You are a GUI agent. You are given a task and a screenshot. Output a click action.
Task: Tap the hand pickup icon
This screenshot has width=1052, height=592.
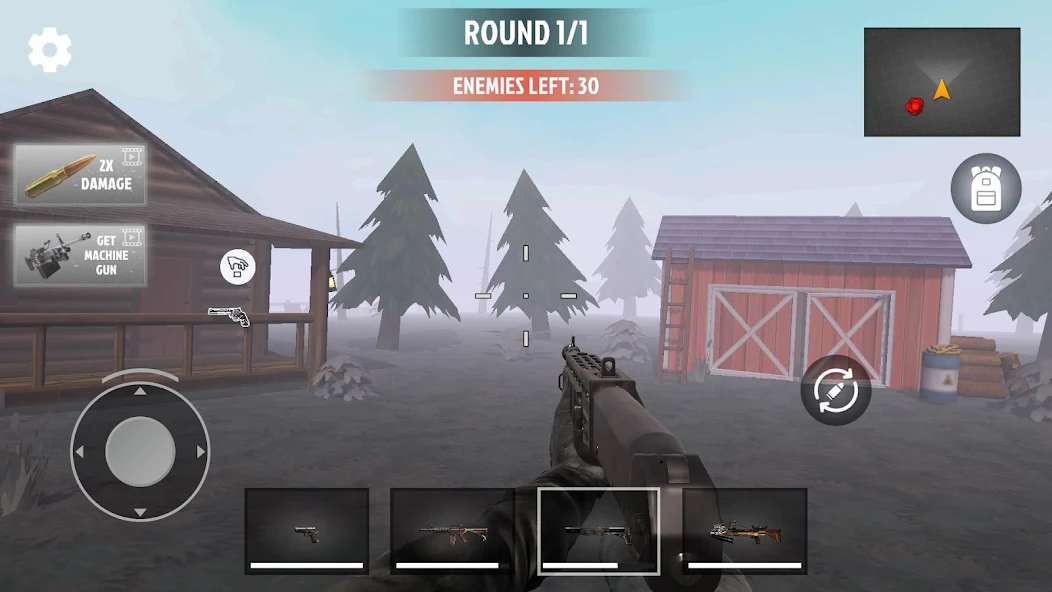(238, 267)
